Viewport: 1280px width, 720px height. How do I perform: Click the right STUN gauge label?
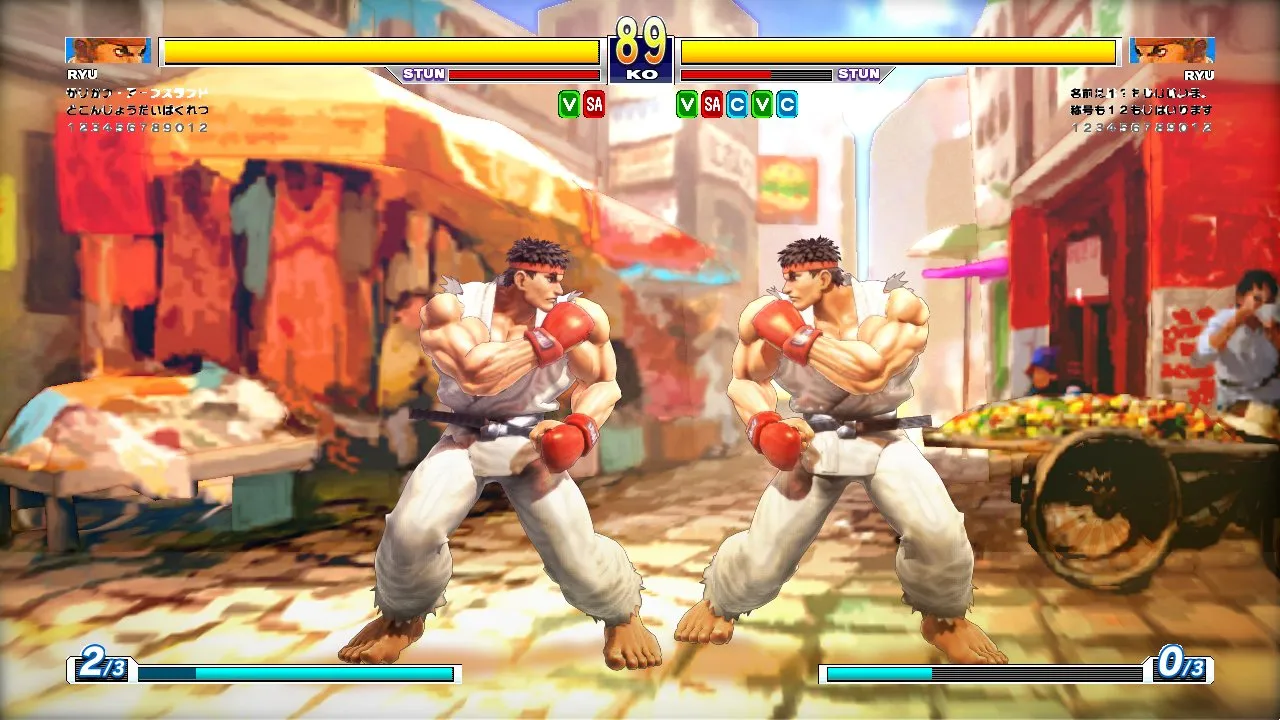tap(858, 73)
